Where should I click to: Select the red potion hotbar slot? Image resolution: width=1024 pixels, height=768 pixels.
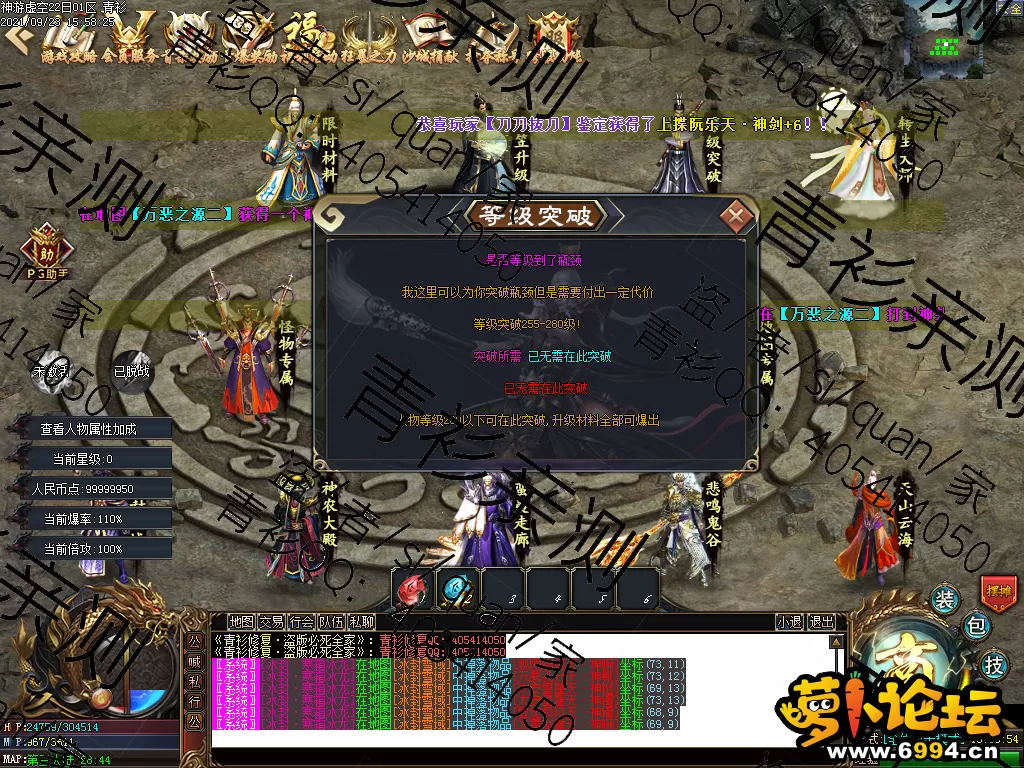pos(412,588)
